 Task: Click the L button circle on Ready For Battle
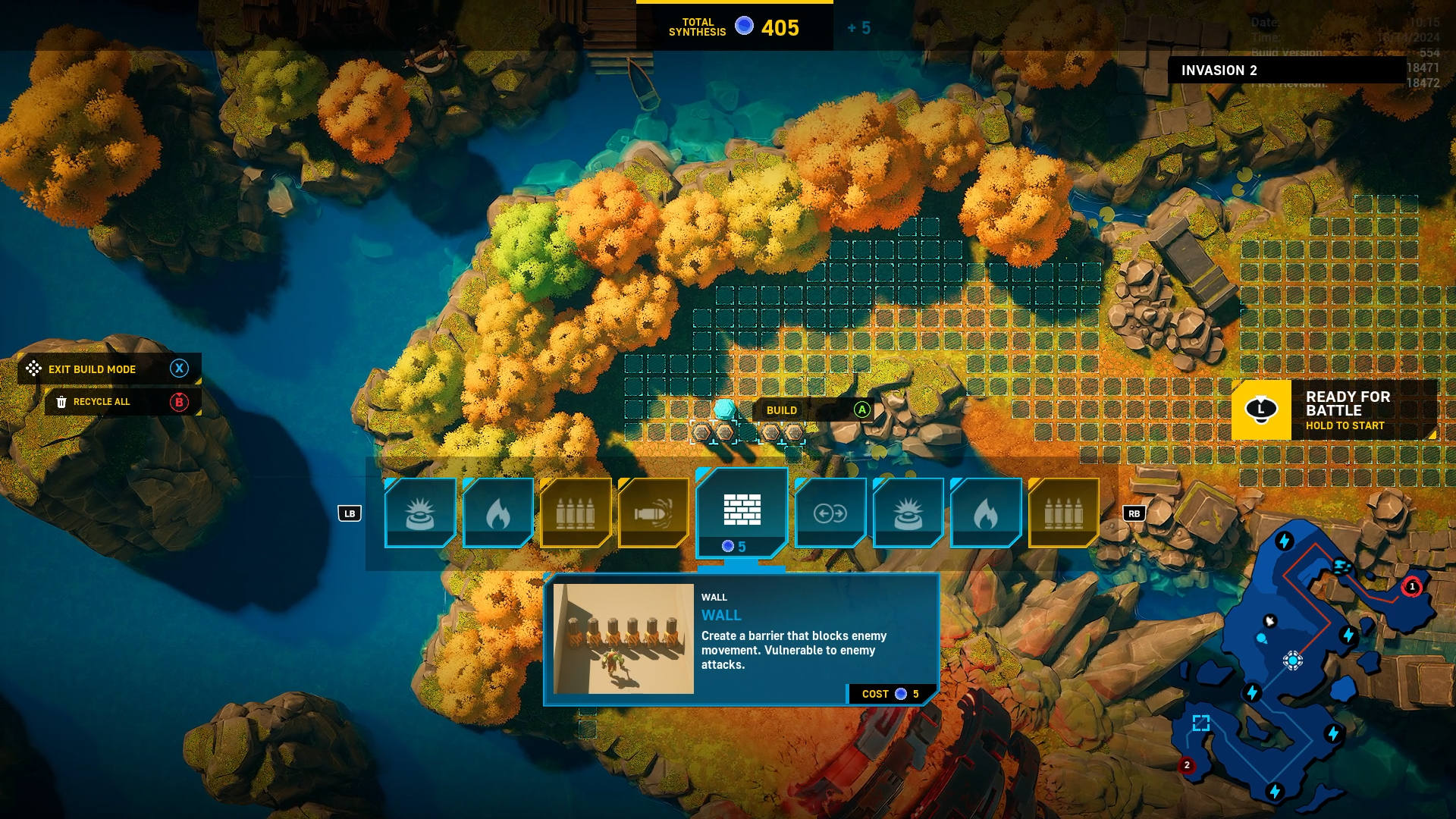(x=1261, y=409)
